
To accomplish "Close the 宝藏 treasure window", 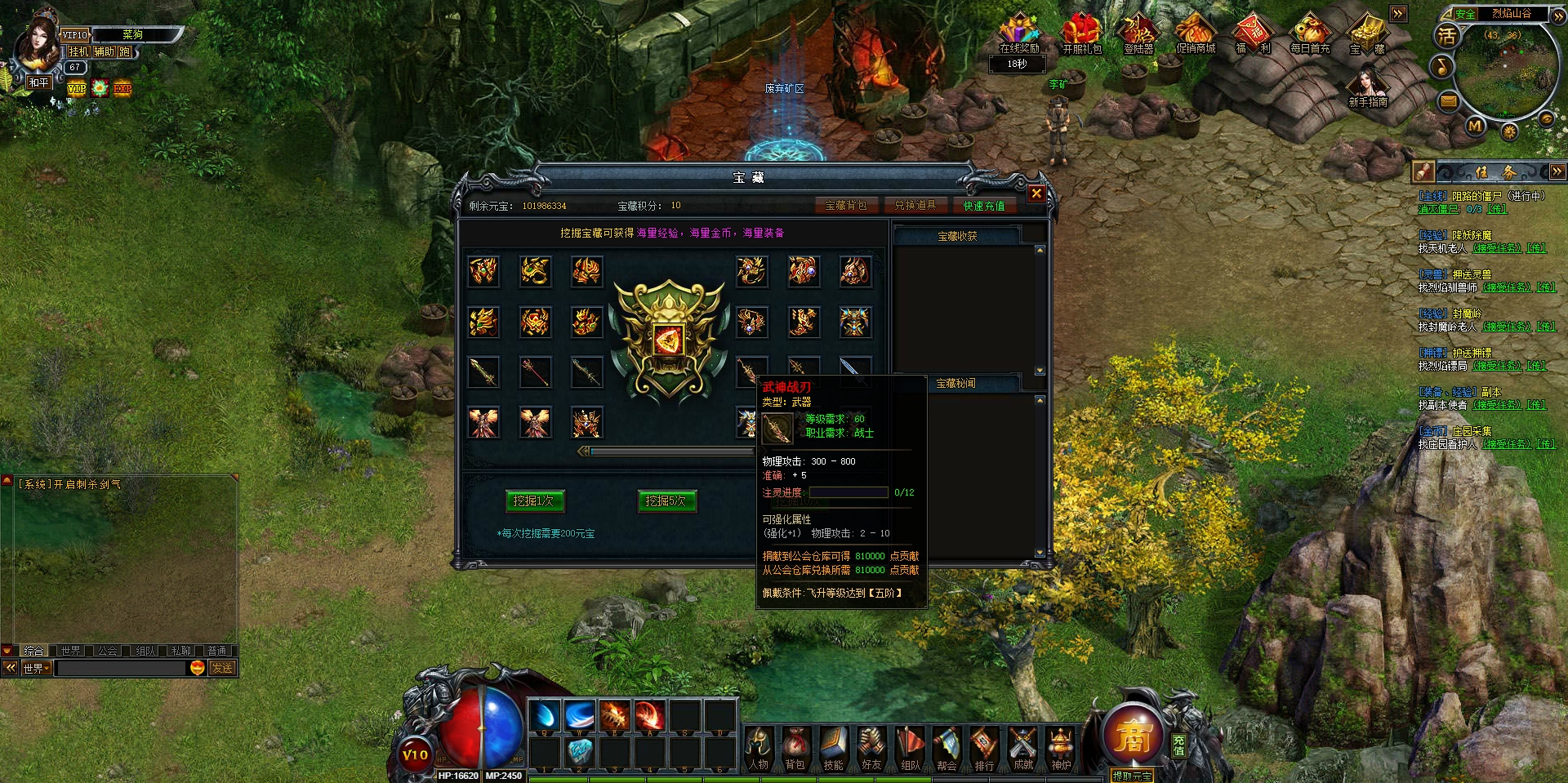I will pyautogui.click(x=1036, y=194).
